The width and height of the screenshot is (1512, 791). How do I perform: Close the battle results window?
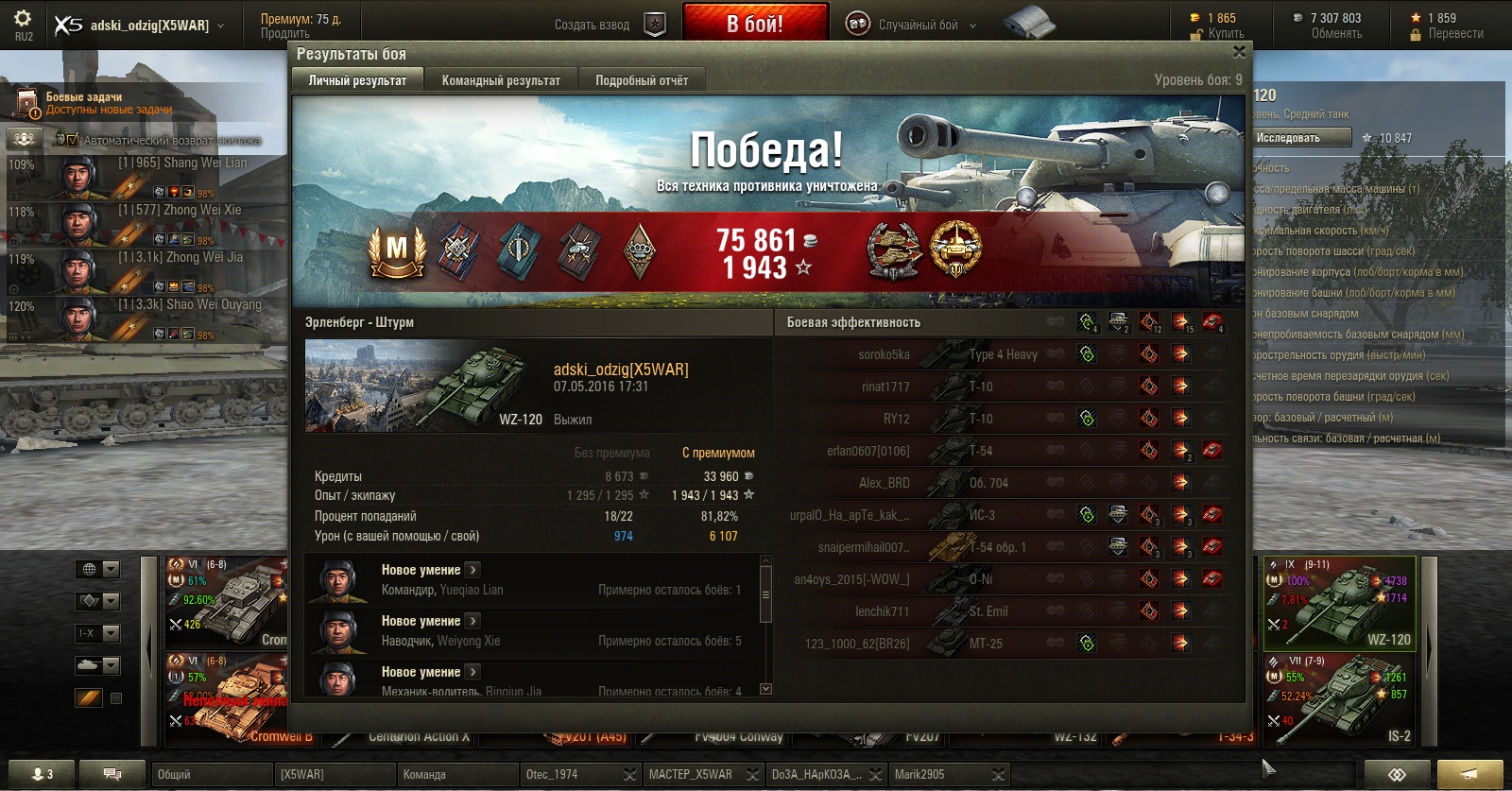point(1239,53)
